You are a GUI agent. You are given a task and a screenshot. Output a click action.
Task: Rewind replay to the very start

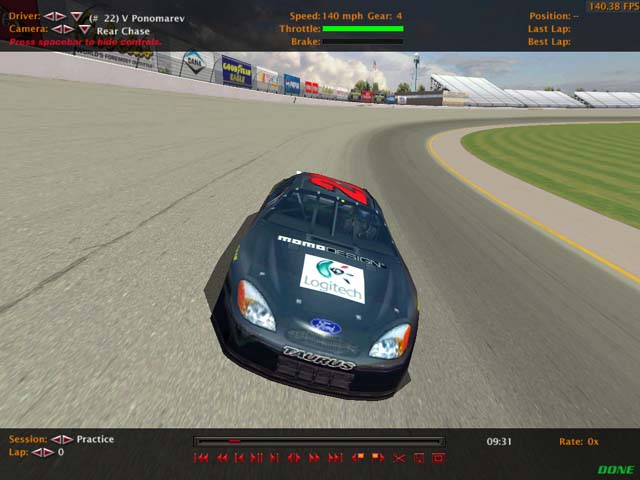click(201, 458)
